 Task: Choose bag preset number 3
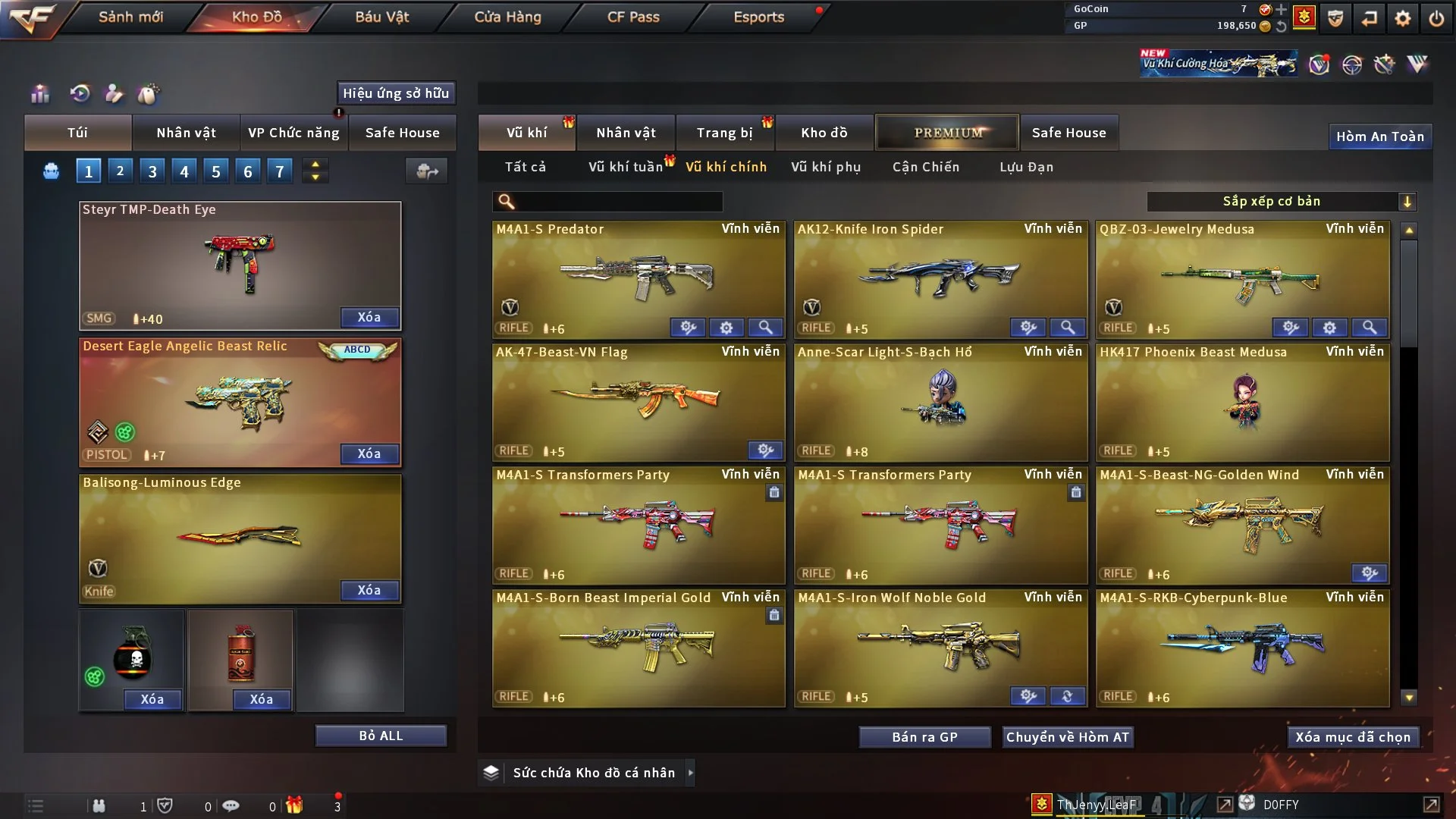coord(152,171)
